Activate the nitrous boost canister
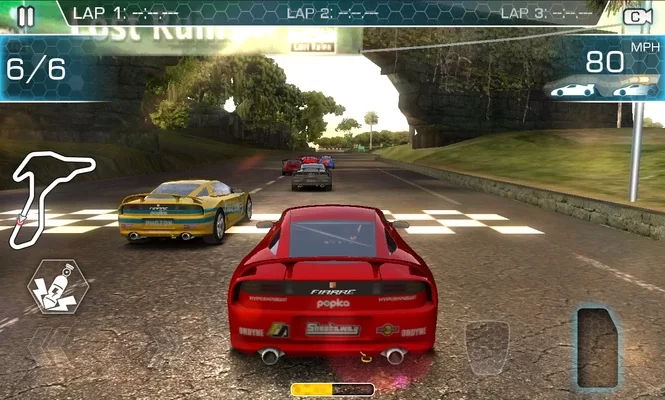The image size is (665, 400). [x=58, y=286]
